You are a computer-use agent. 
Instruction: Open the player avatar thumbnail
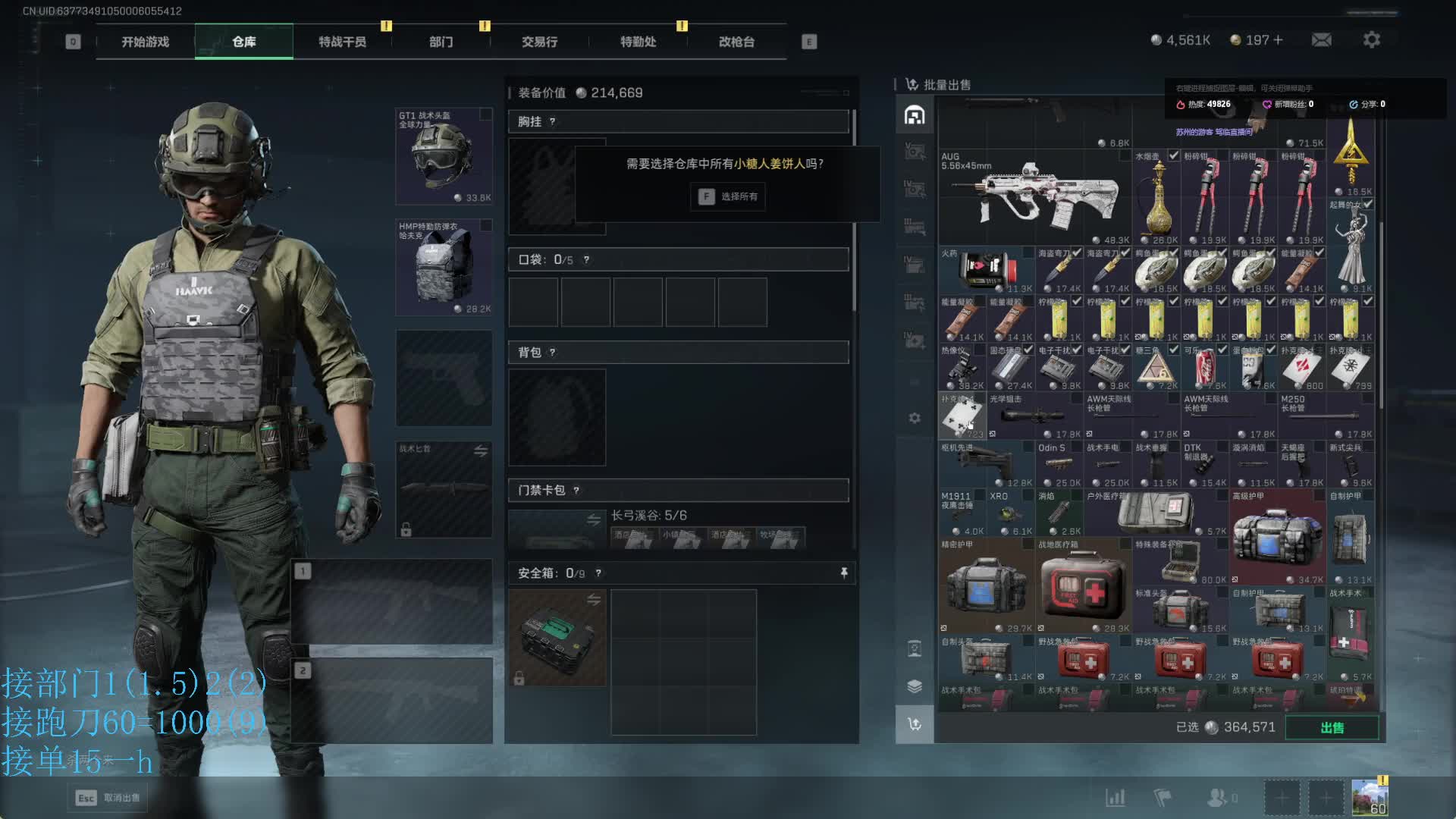click(x=1370, y=798)
